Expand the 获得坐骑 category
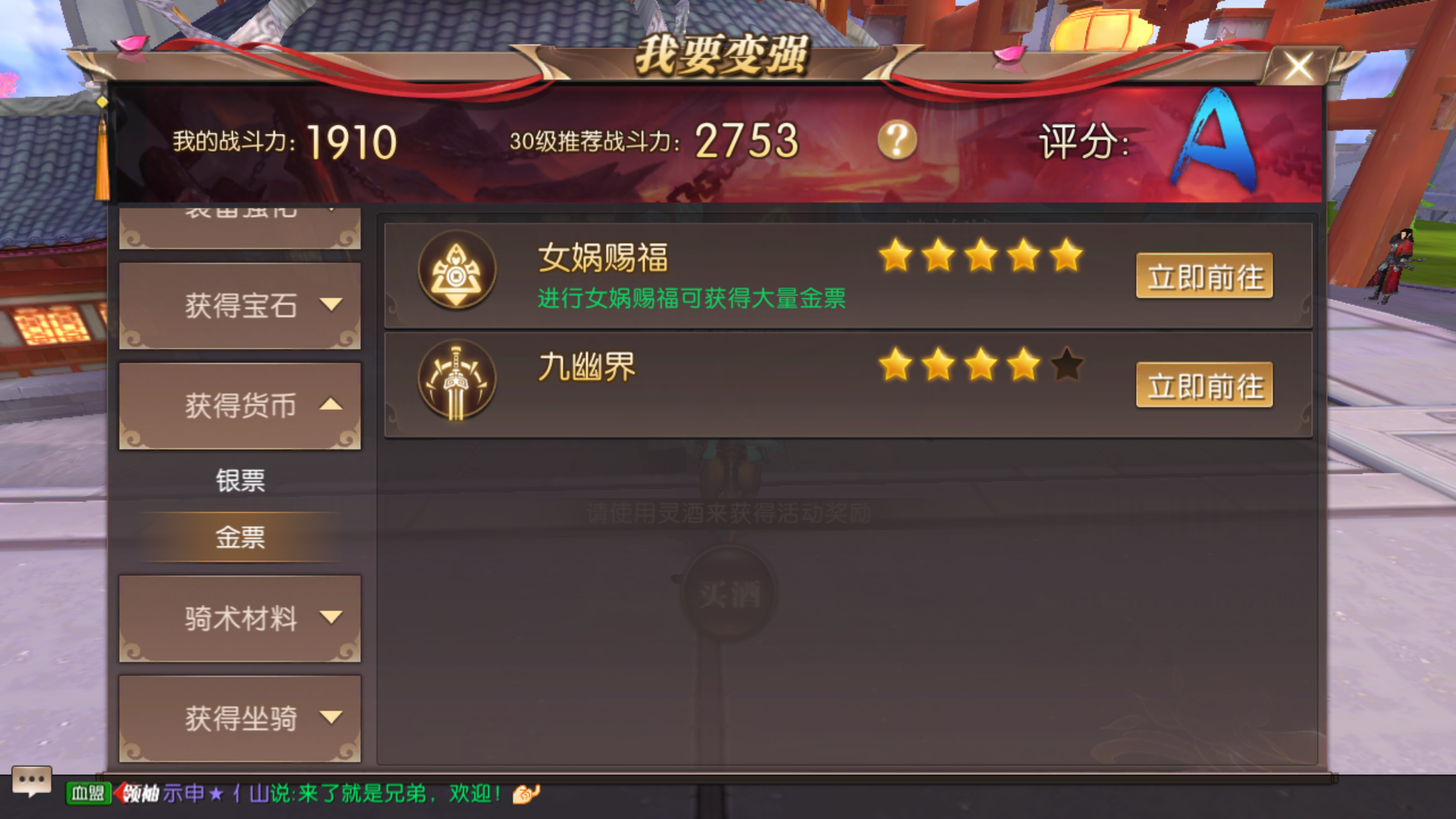Image resolution: width=1456 pixels, height=819 pixels. [x=240, y=717]
